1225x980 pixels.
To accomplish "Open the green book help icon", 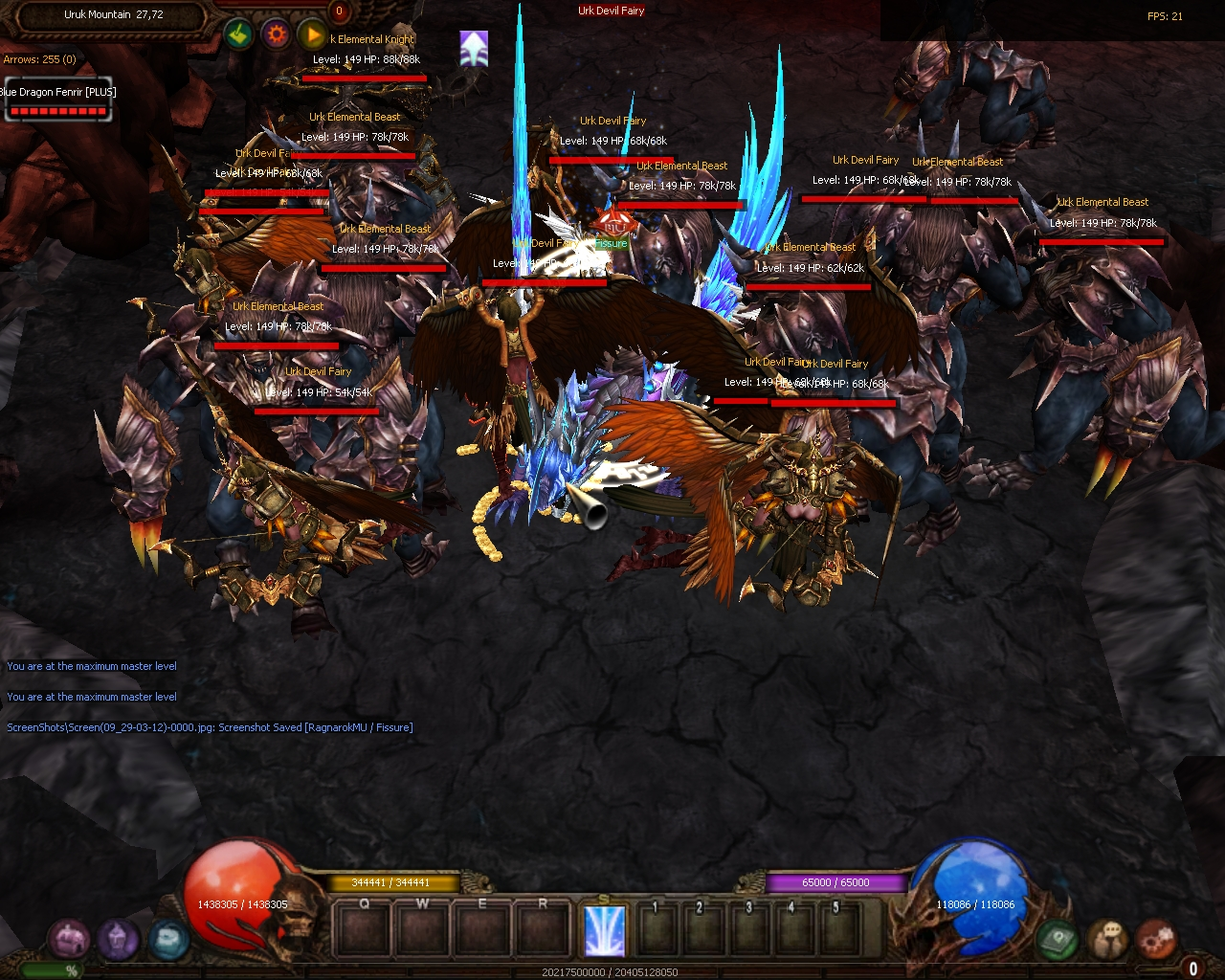I will pos(1057,940).
